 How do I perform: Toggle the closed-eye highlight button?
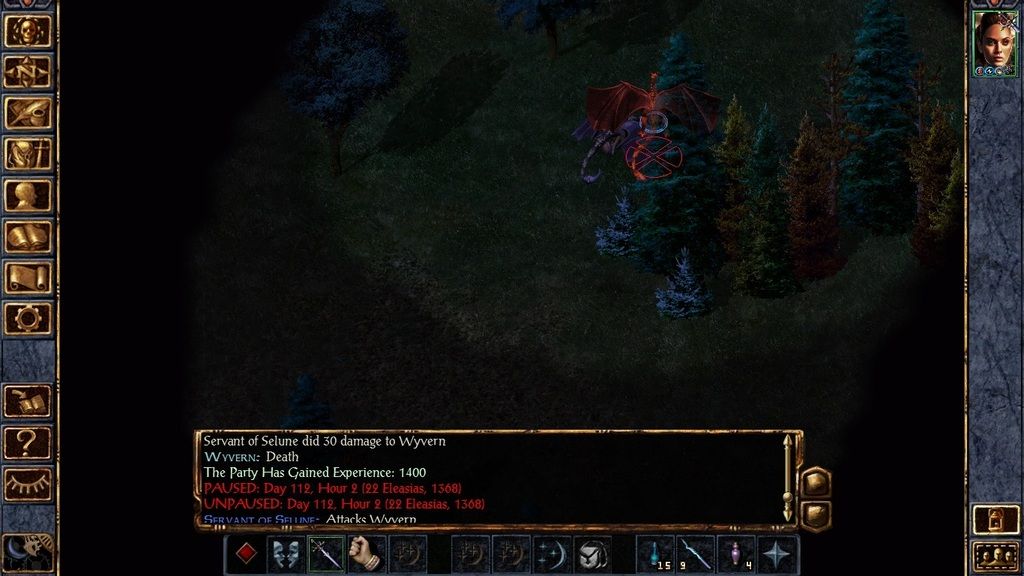coord(28,483)
